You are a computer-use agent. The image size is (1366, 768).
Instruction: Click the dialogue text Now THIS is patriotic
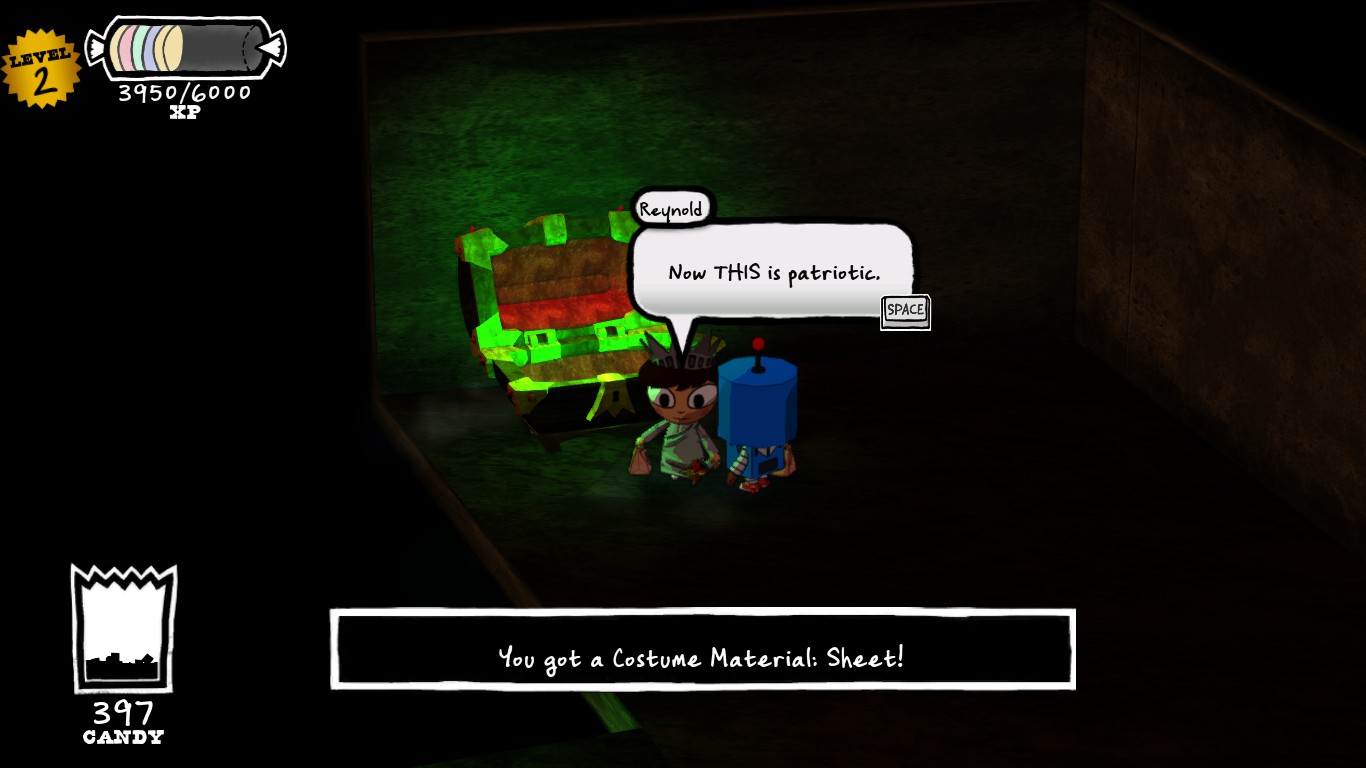pyautogui.click(x=774, y=271)
